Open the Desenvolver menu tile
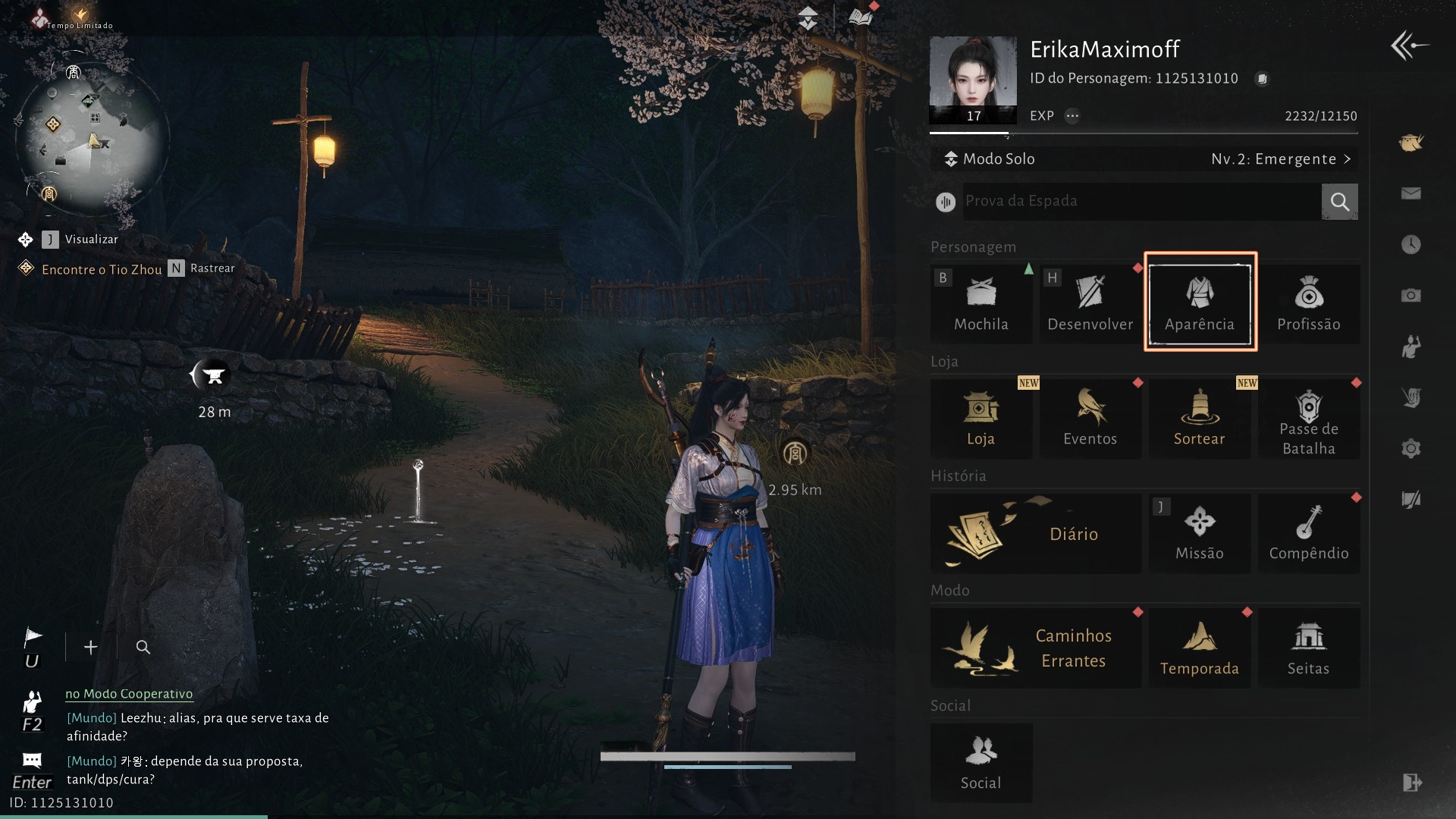 (1090, 303)
